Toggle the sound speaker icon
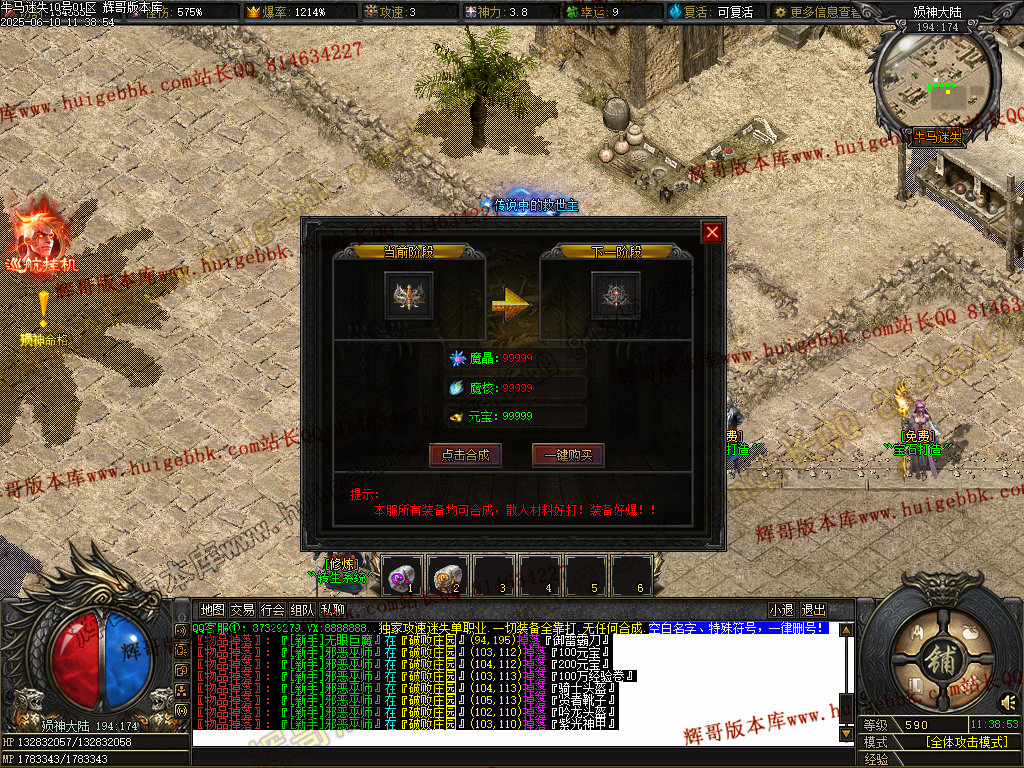This screenshot has height=768, width=1024. (x=1009, y=701)
